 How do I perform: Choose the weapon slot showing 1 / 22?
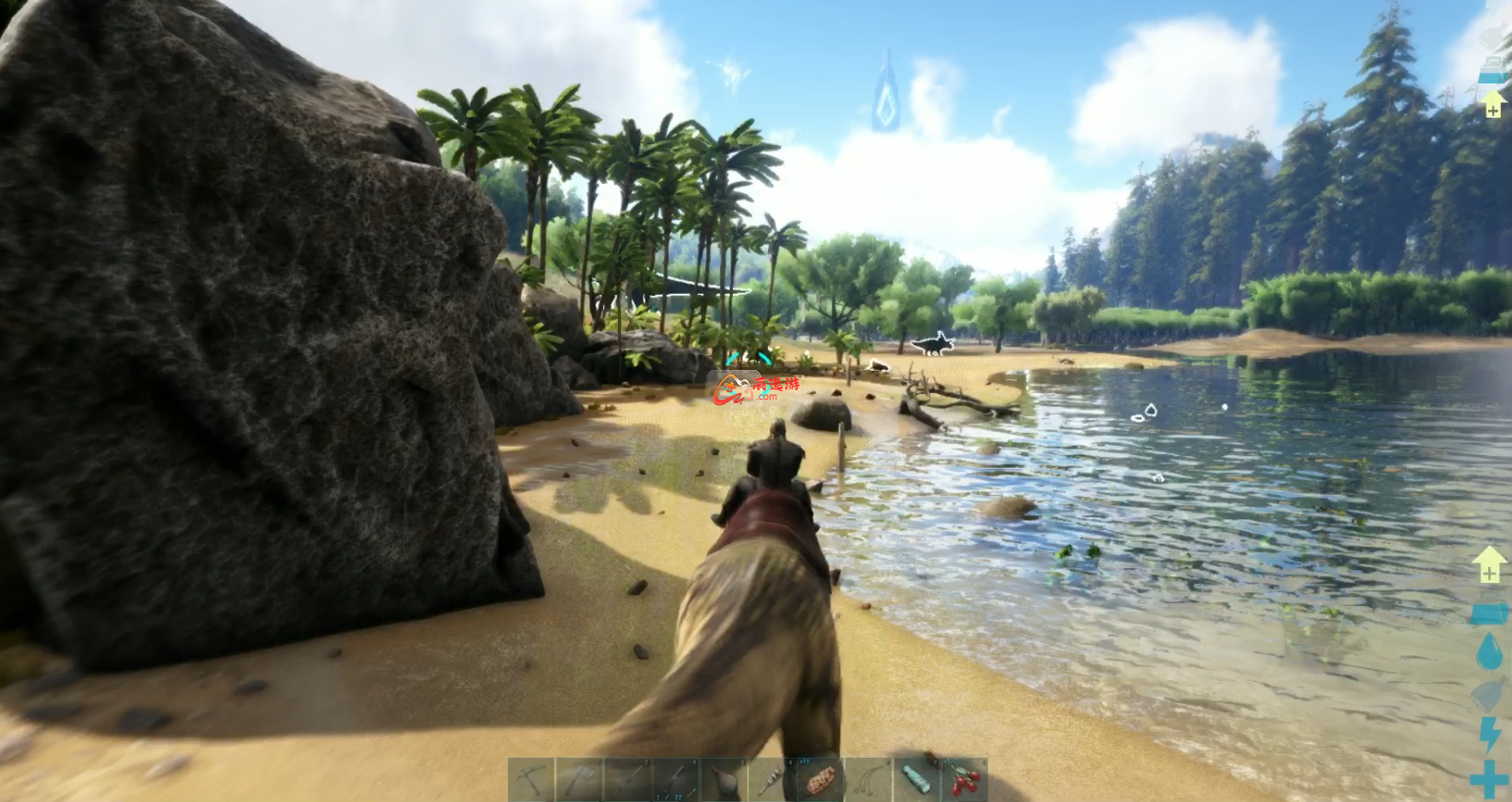coord(675,780)
